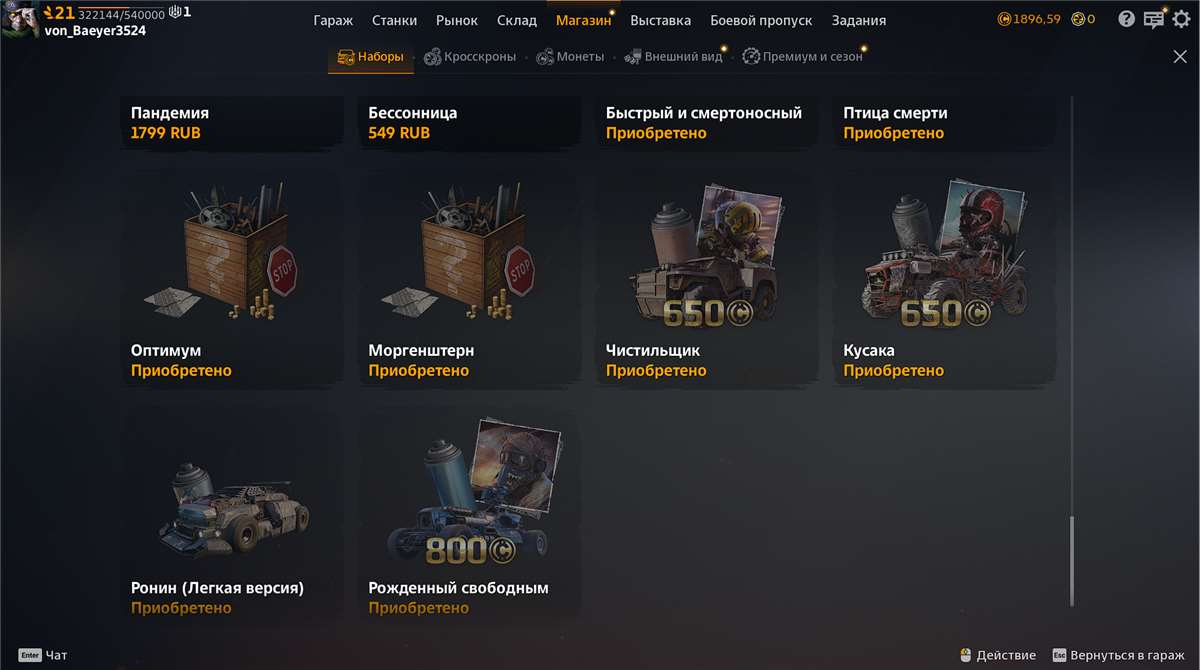This screenshot has width=1200, height=670.
Task: Switch to the Склад storage
Action: point(517,20)
